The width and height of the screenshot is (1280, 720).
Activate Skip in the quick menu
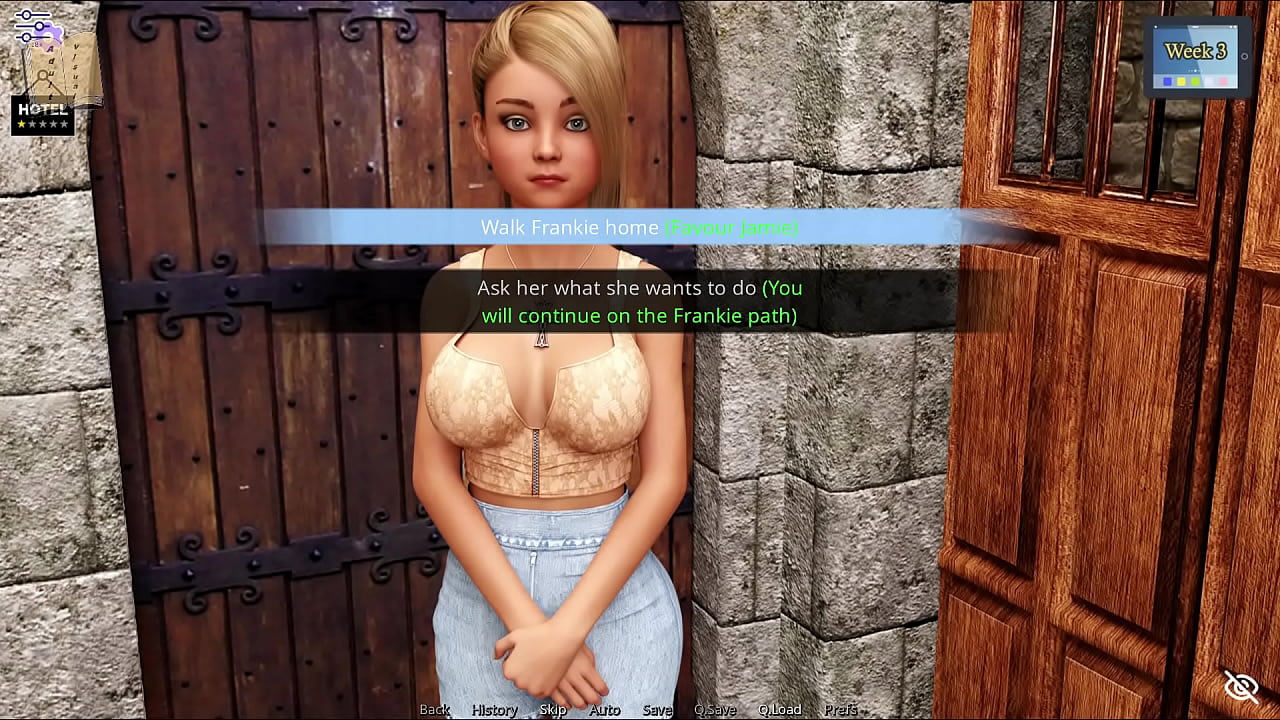click(552, 709)
